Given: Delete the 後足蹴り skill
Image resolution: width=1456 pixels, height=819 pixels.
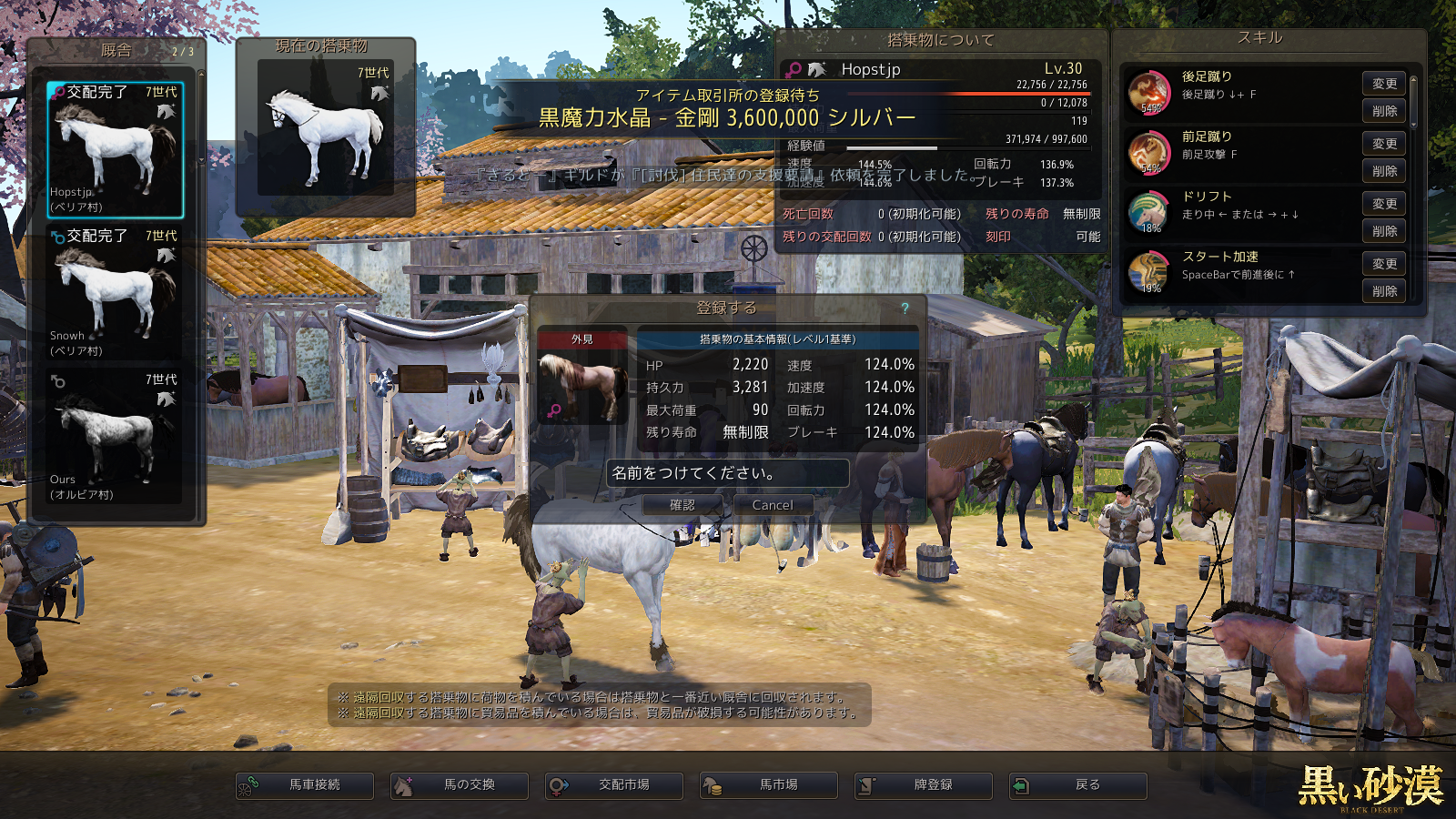Looking at the screenshot, I should 1384,111.
